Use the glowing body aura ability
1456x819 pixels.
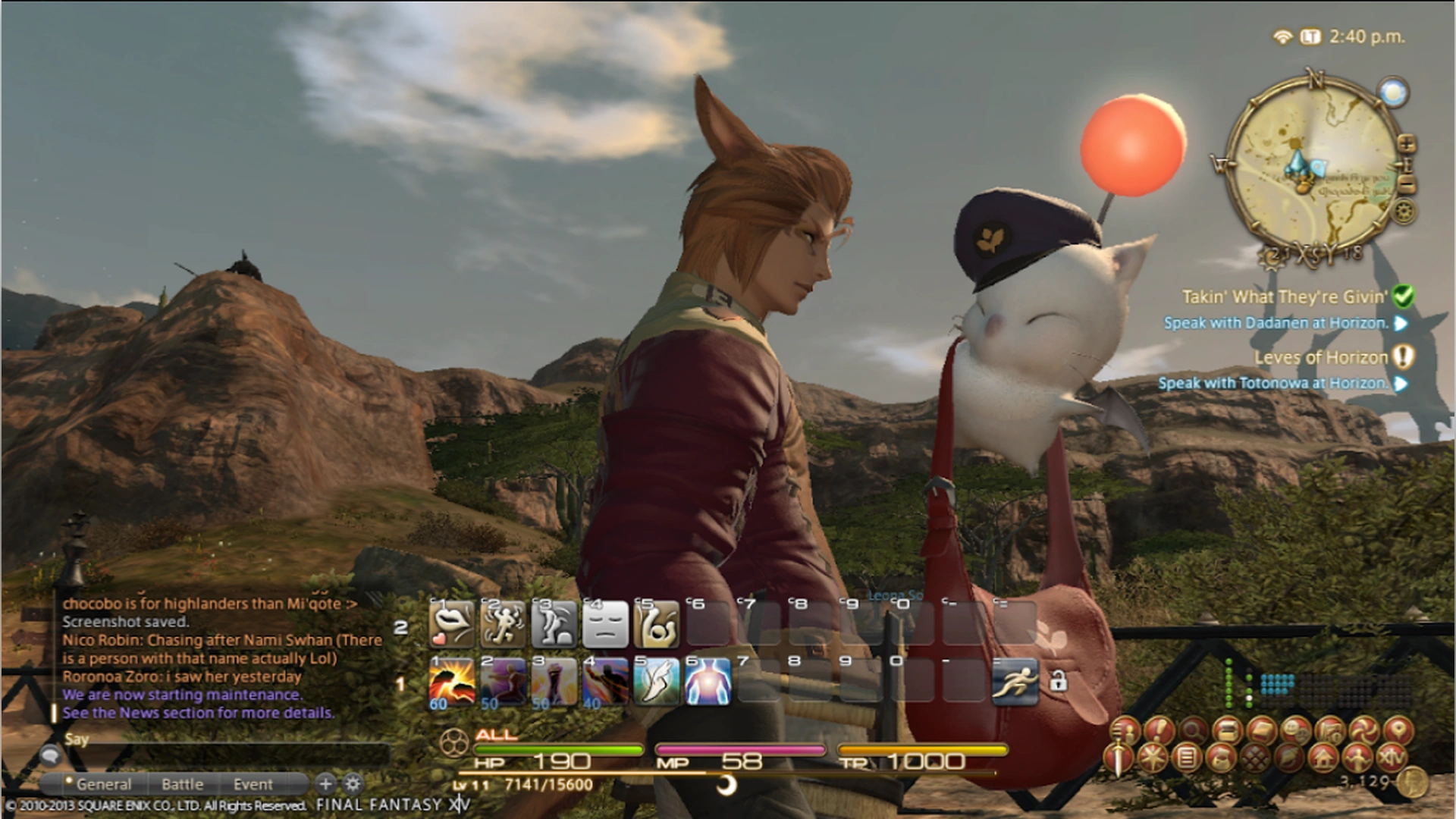(708, 680)
